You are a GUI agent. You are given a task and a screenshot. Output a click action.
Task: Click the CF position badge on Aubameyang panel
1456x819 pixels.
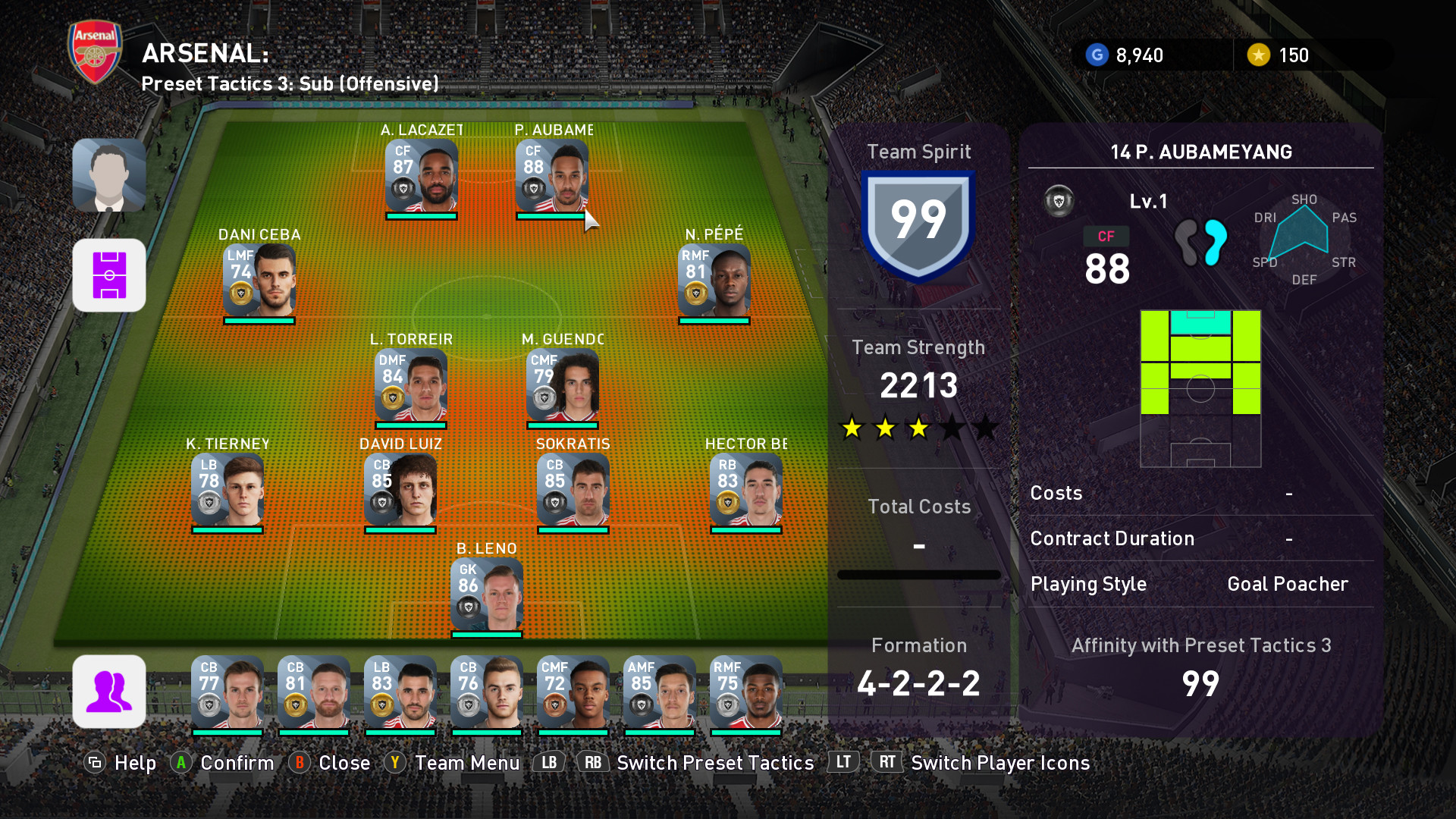1106,237
